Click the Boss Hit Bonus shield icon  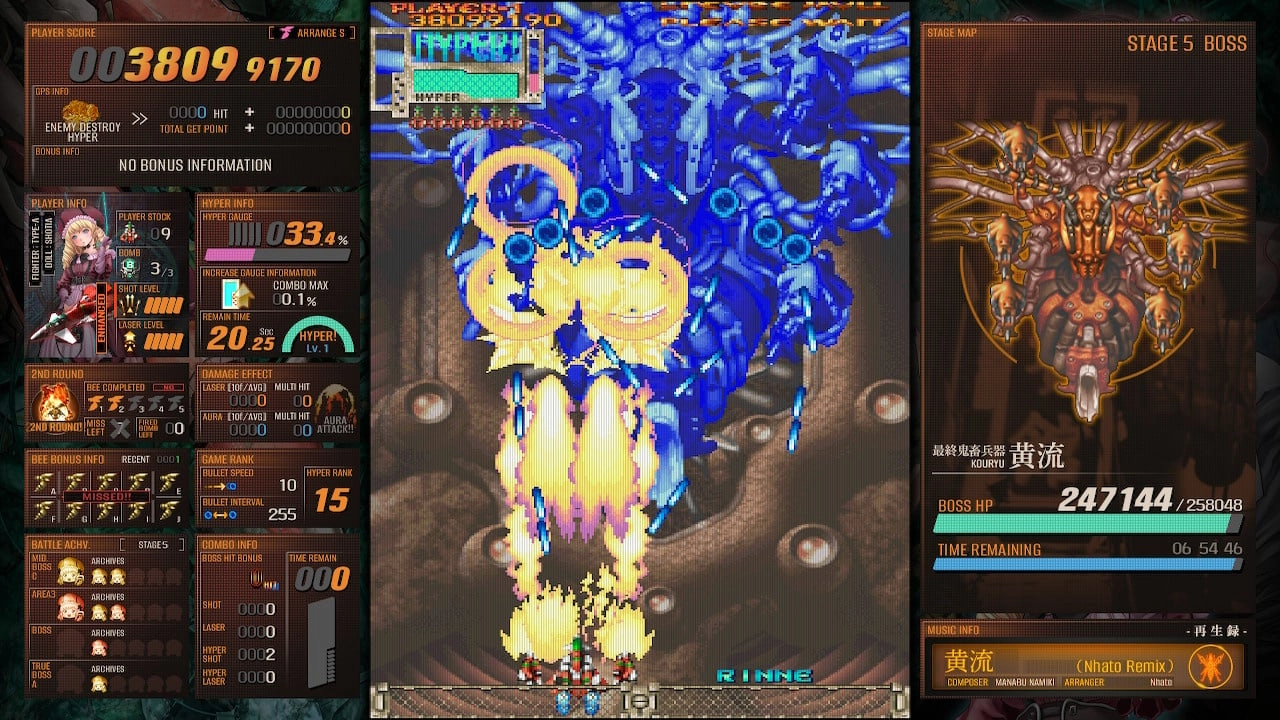[256, 579]
